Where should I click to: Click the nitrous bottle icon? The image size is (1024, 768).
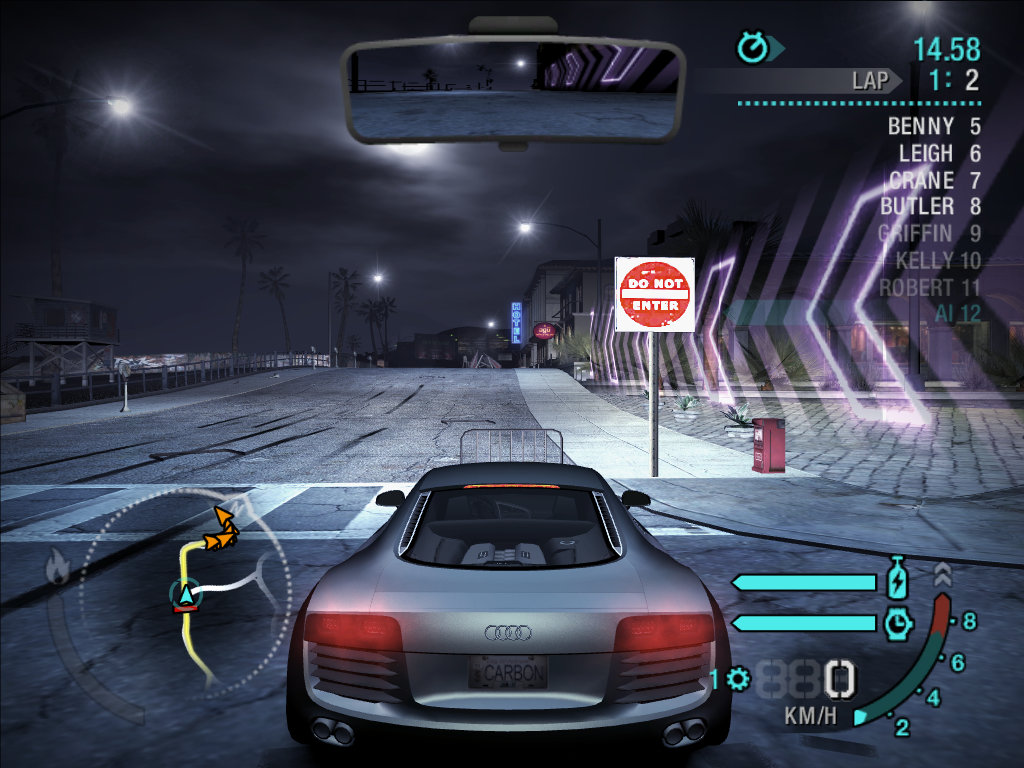point(897,580)
